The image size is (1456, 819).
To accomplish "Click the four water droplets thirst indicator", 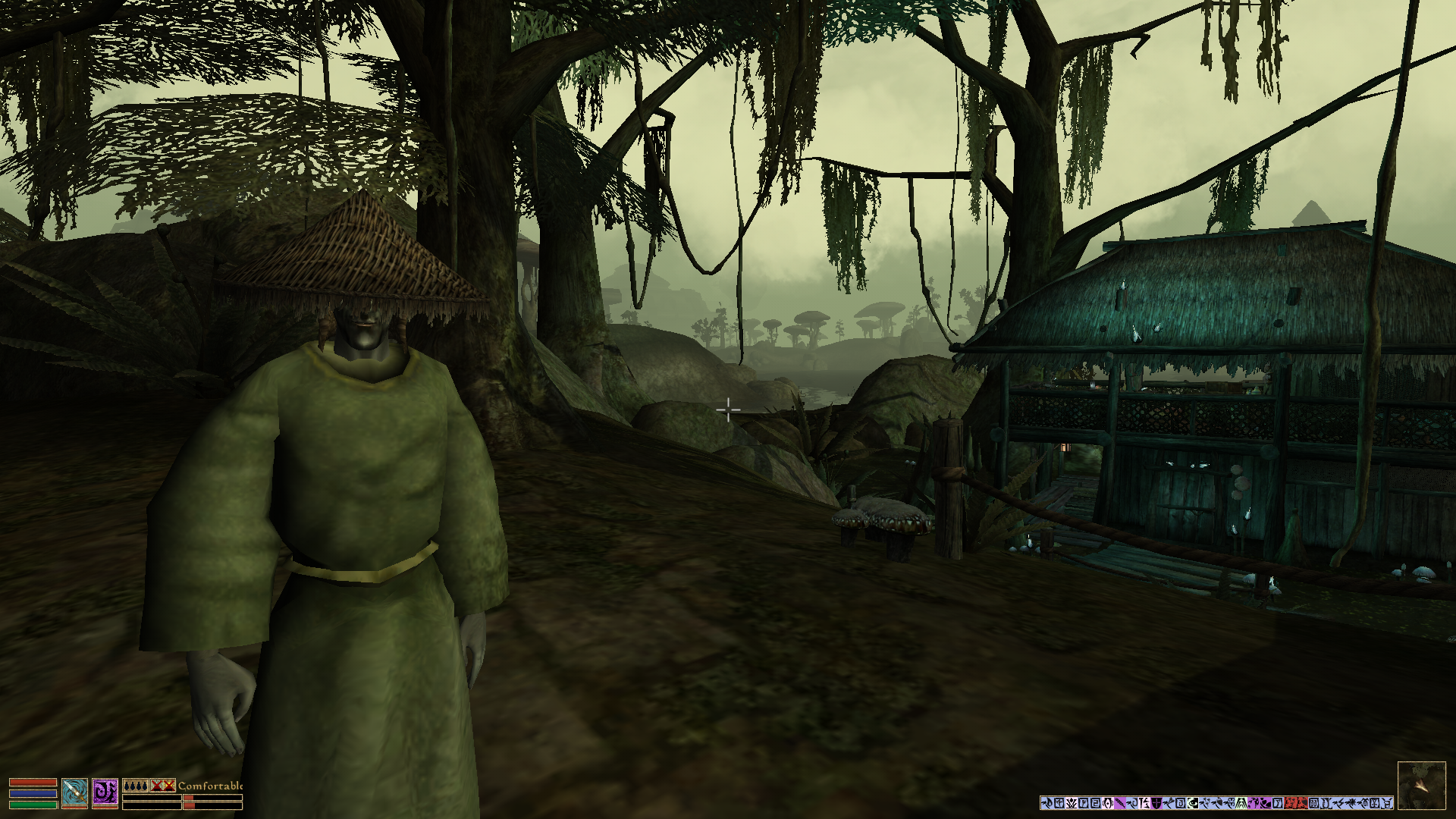I will [135, 786].
